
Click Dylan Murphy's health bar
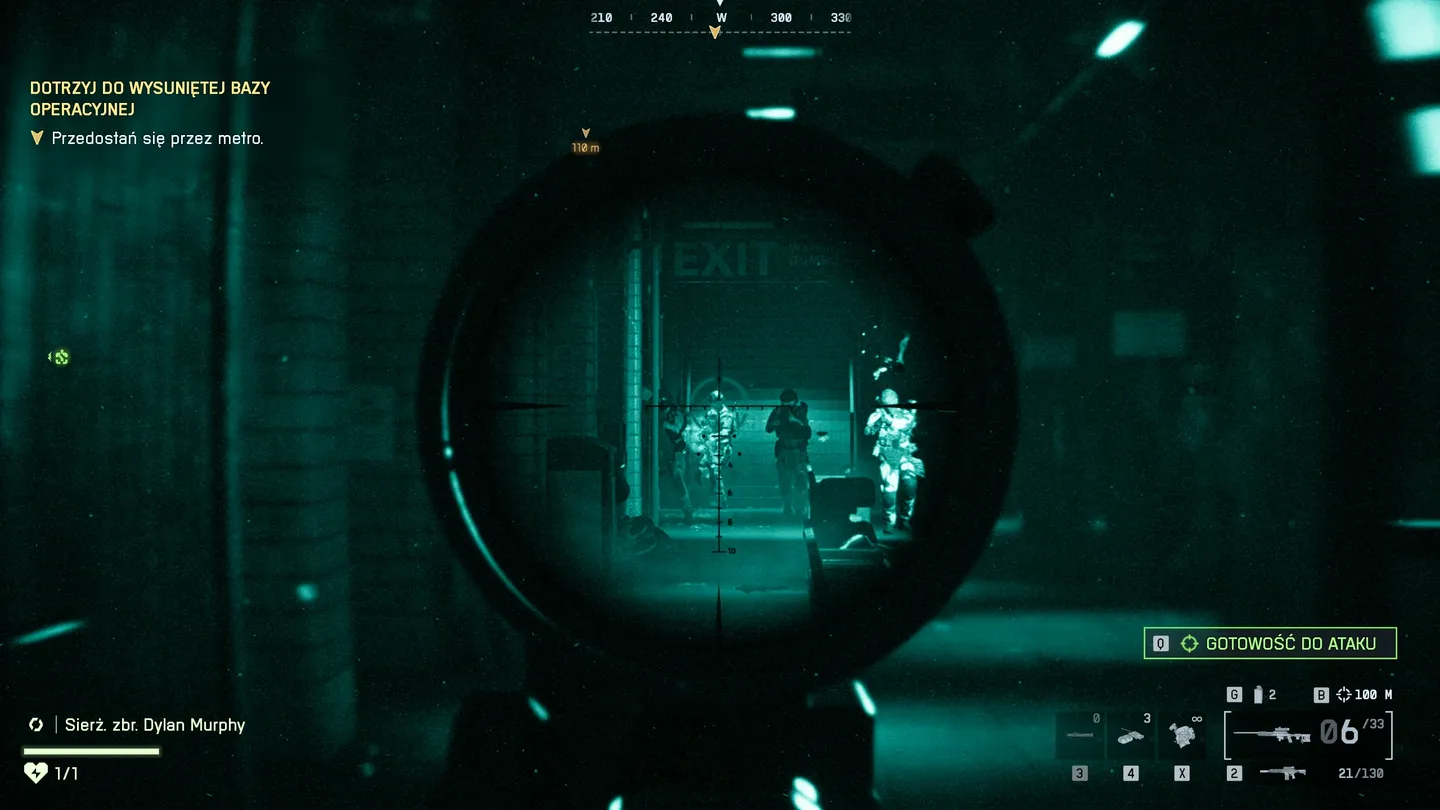pyautogui.click(x=90, y=750)
